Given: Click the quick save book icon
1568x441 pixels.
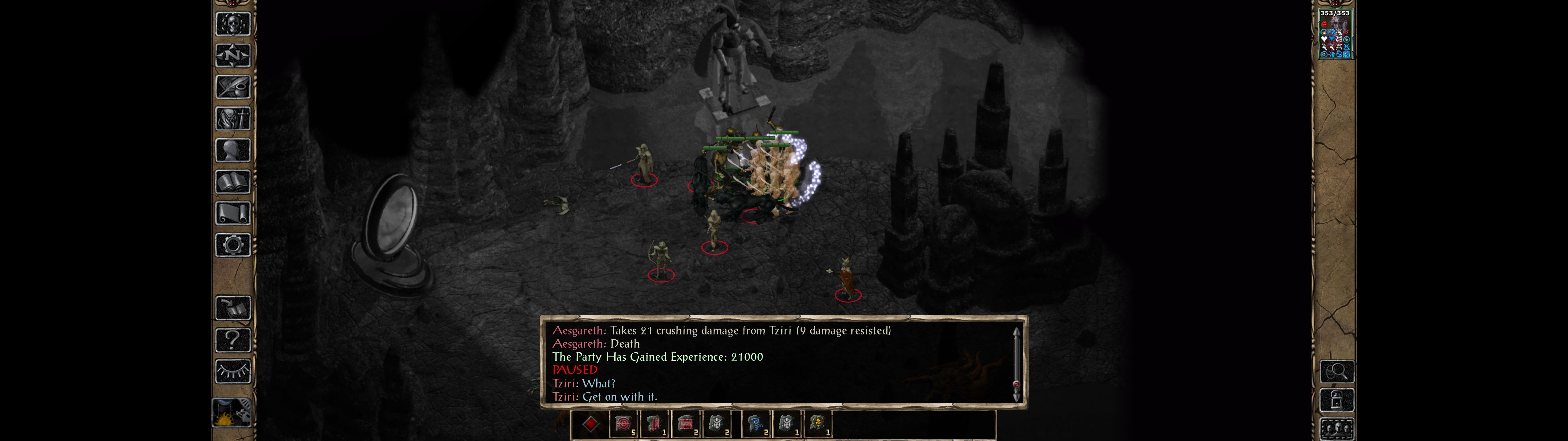Looking at the screenshot, I should (232, 308).
